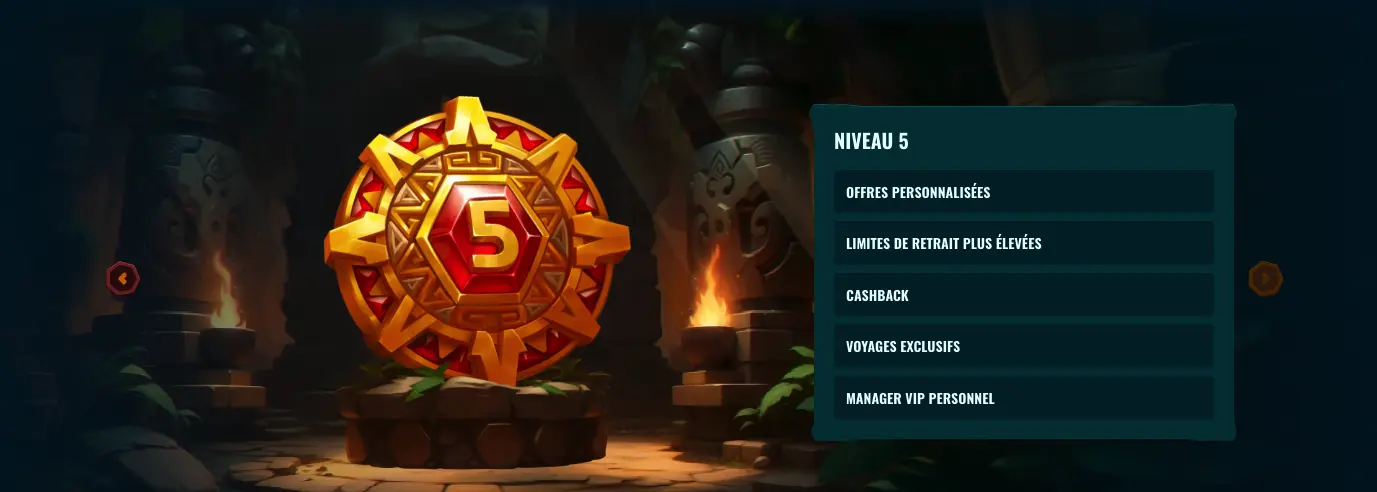Select Manager VIP Personnel row

tap(1023, 398)
